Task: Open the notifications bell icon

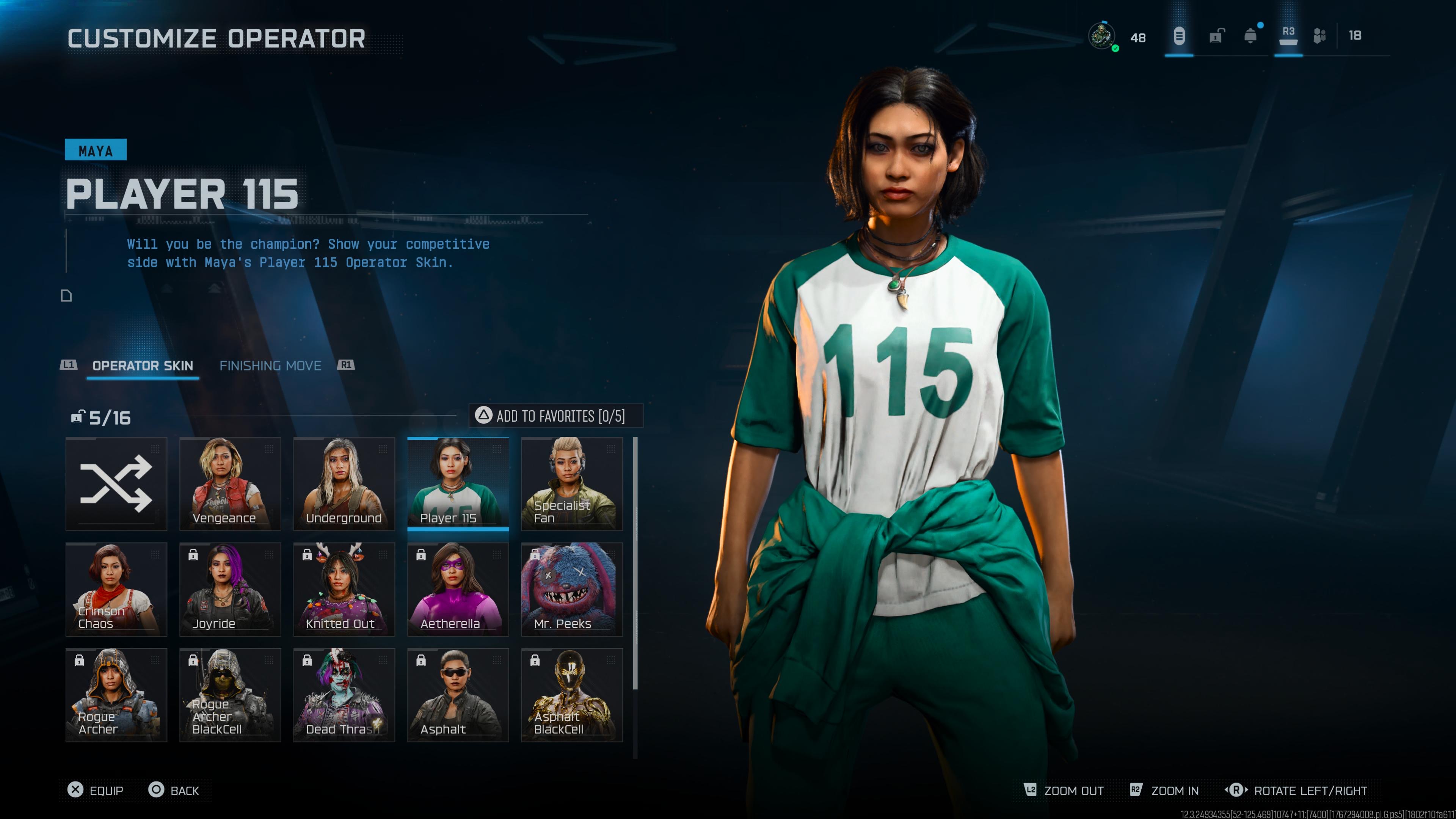Action: point(1250,37)
